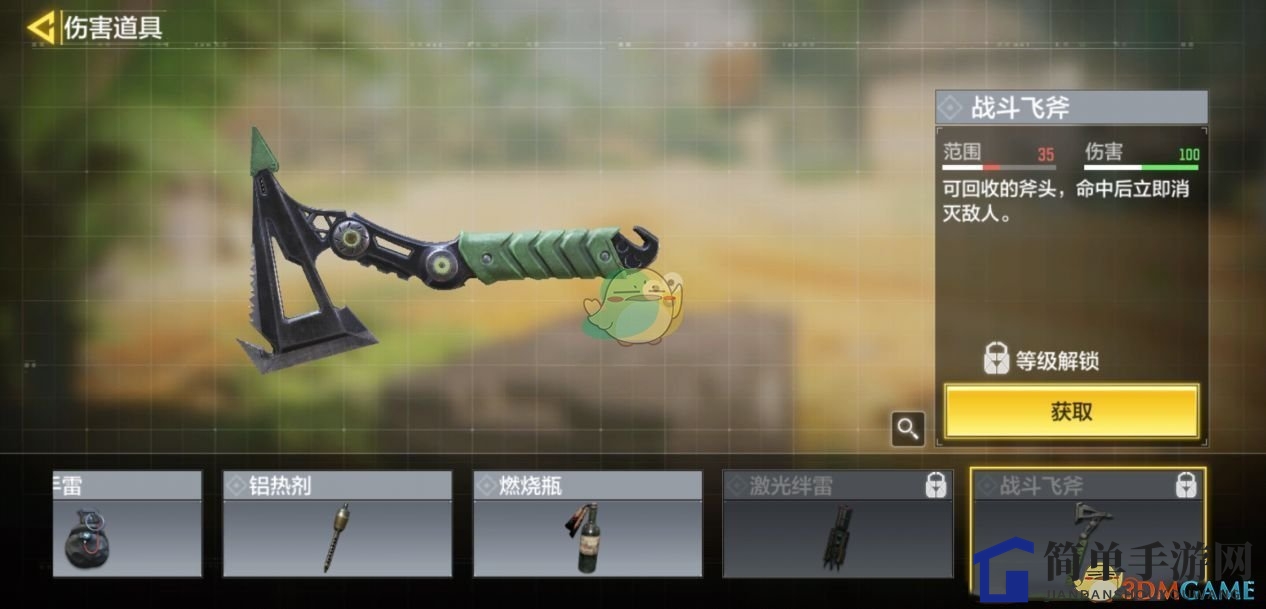Select the locked 激光绊雷 item card
Screen dimensions: 1266x609
[x=837, y=525]
